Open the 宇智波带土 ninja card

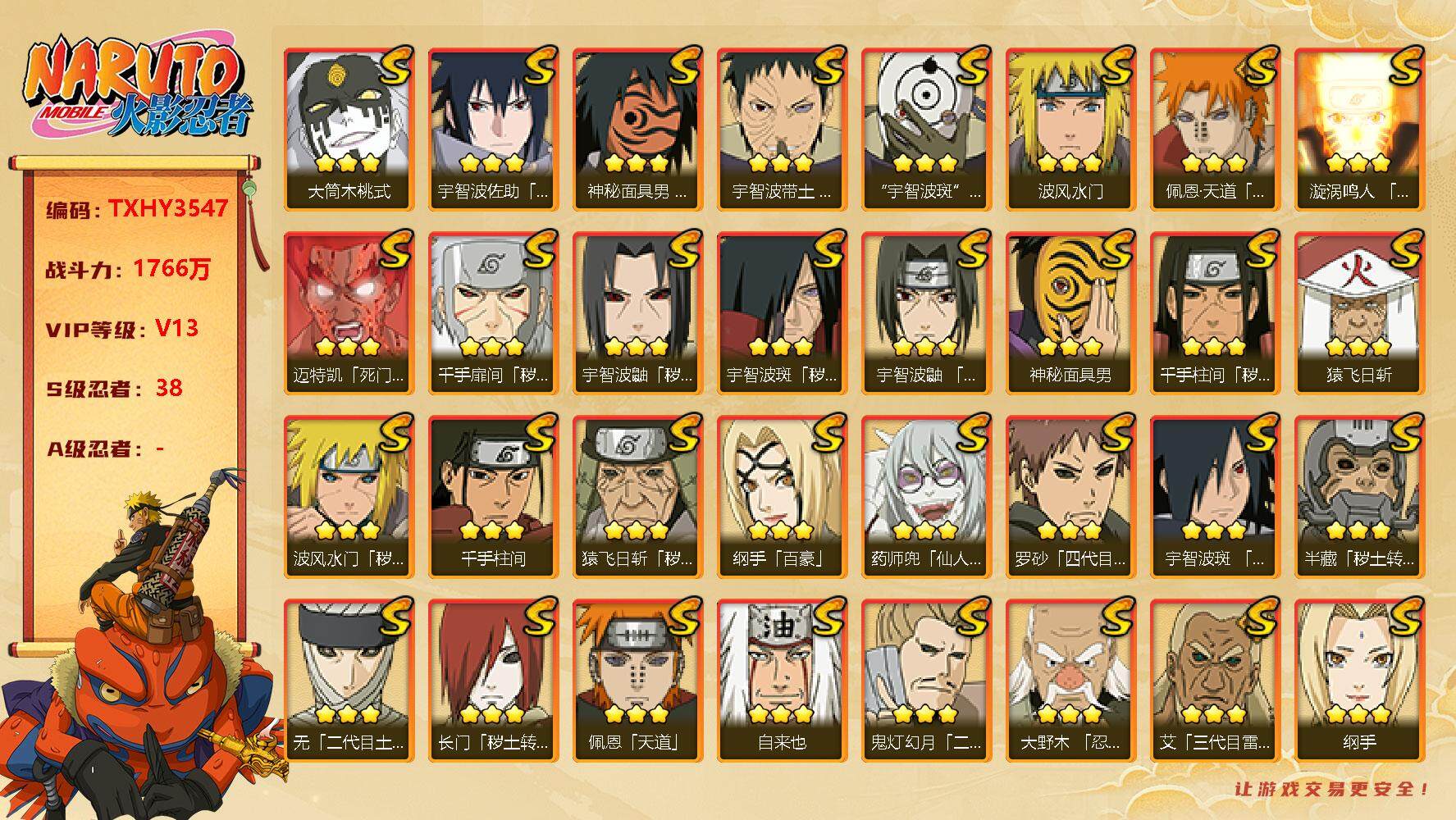click(782, 129)
